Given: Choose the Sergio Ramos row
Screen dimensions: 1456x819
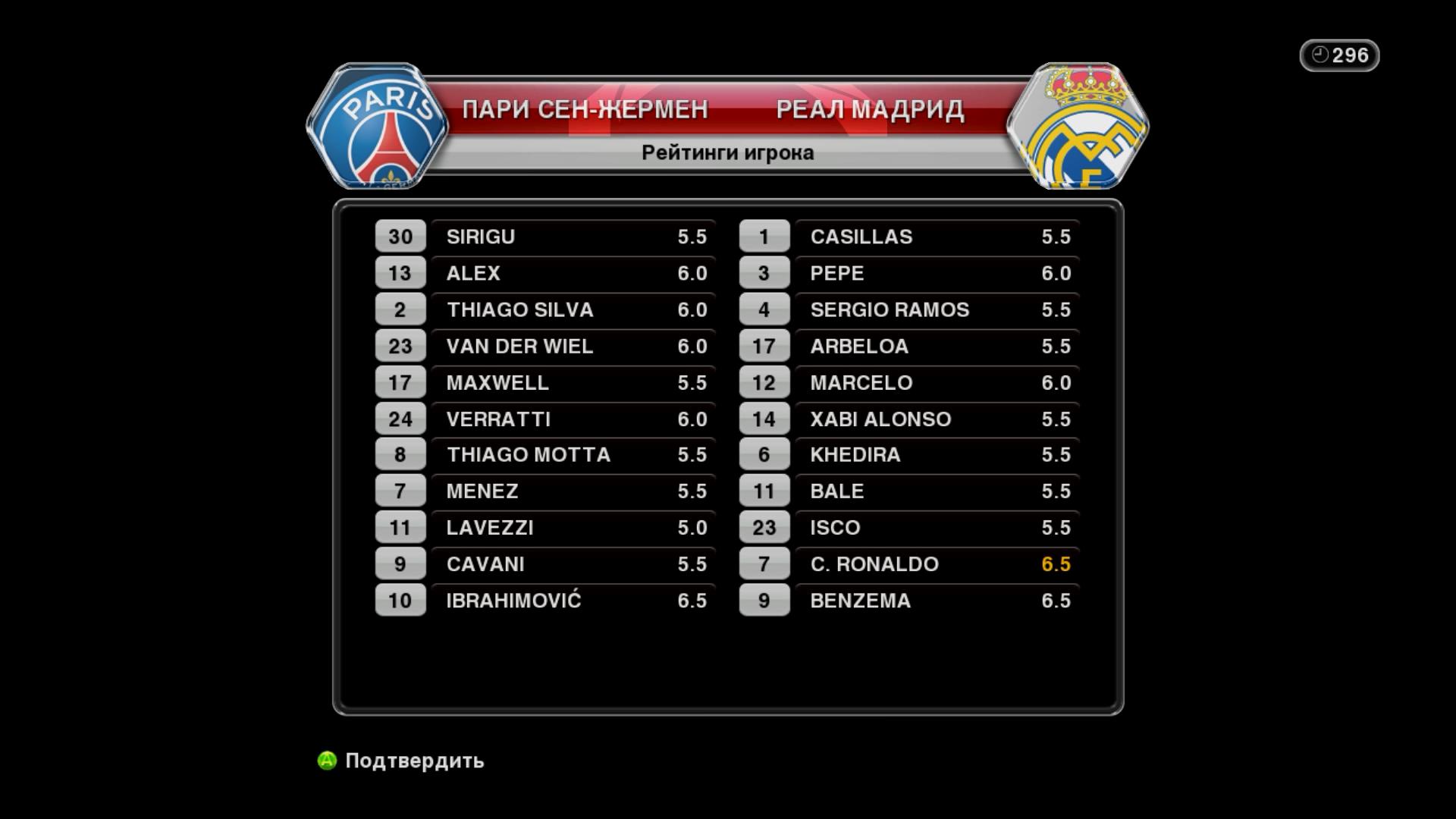Looking at the screenshot, I should pos(937,309).
